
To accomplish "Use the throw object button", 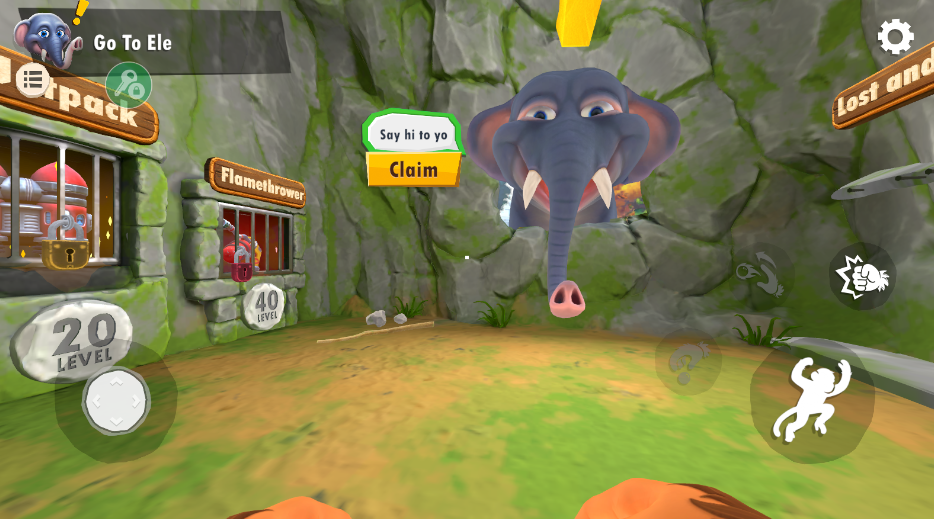I will pos(763,272).
